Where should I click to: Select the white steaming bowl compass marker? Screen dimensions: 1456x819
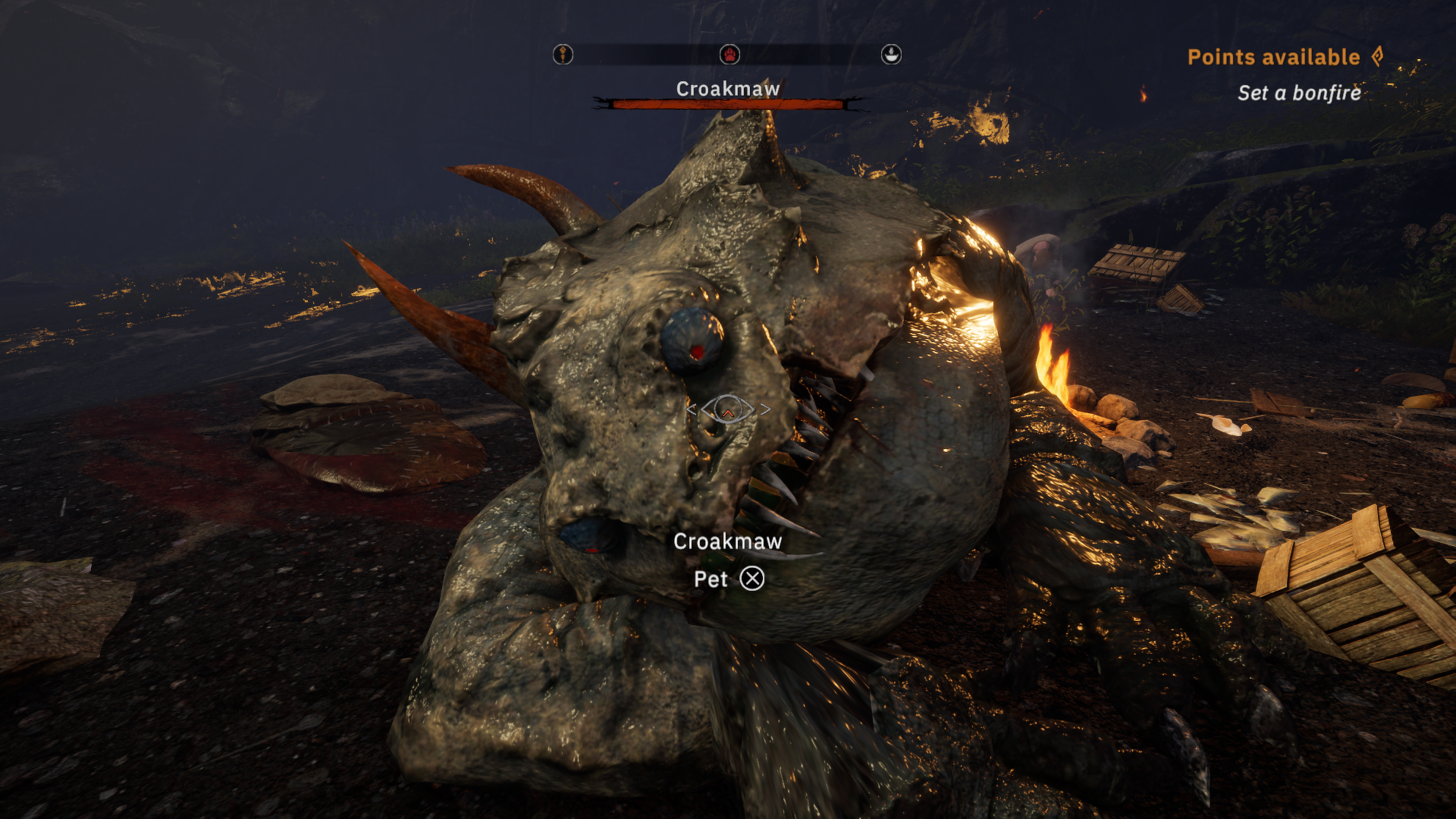890,55
